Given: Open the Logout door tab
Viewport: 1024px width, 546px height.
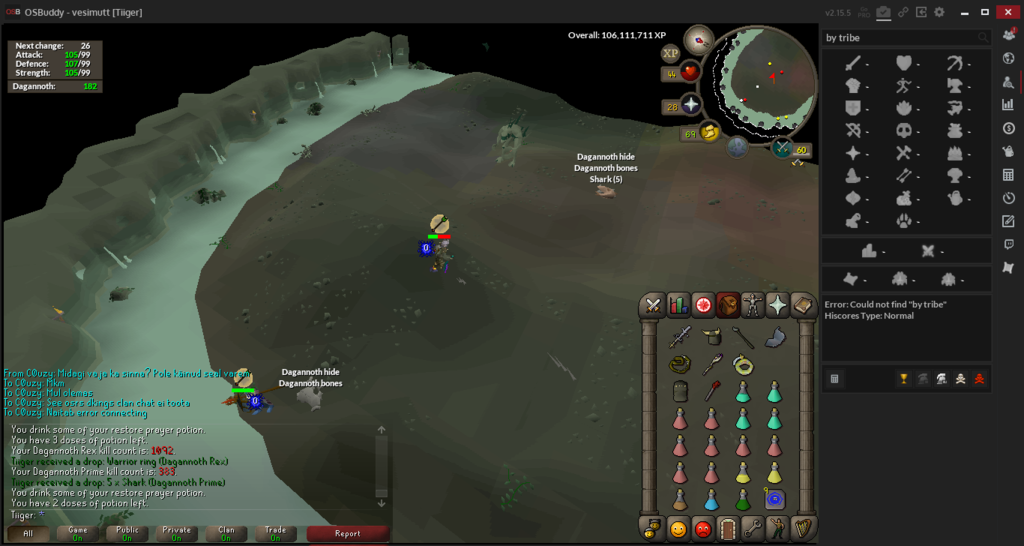Looking at the screenshot, I should click(x=728, y=528).
